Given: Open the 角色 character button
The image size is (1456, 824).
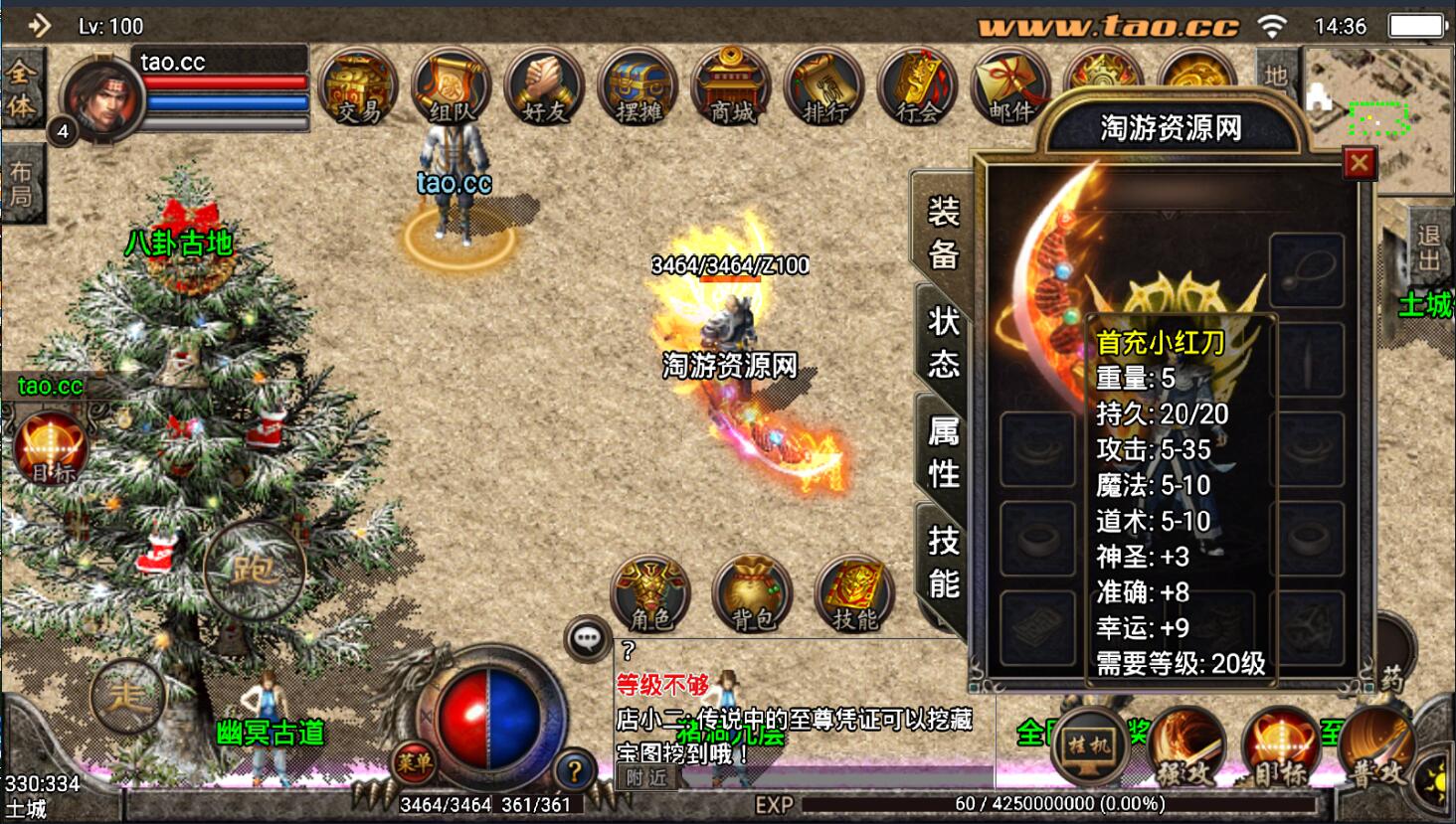Looking at the screenshot, I should coord(650,594).
